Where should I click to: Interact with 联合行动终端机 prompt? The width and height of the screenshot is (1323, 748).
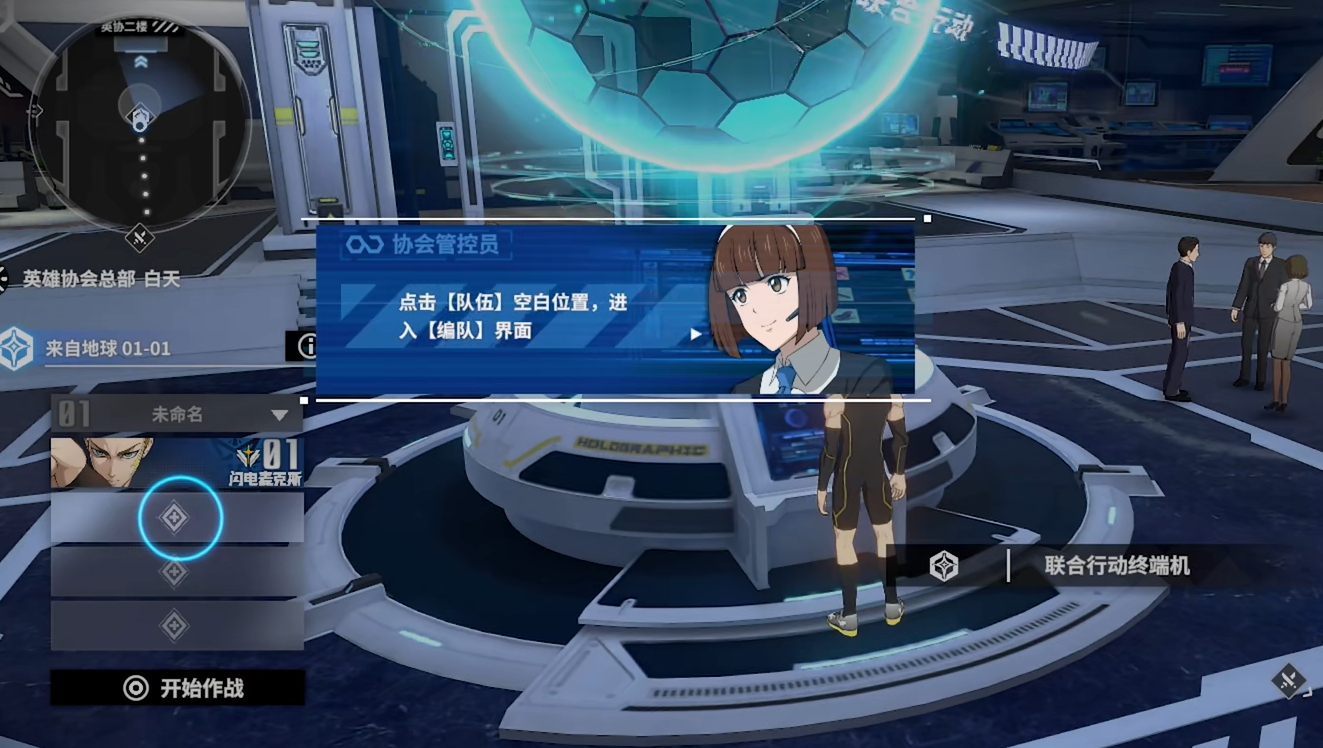pyautogui.click(x=1090, y=566)
